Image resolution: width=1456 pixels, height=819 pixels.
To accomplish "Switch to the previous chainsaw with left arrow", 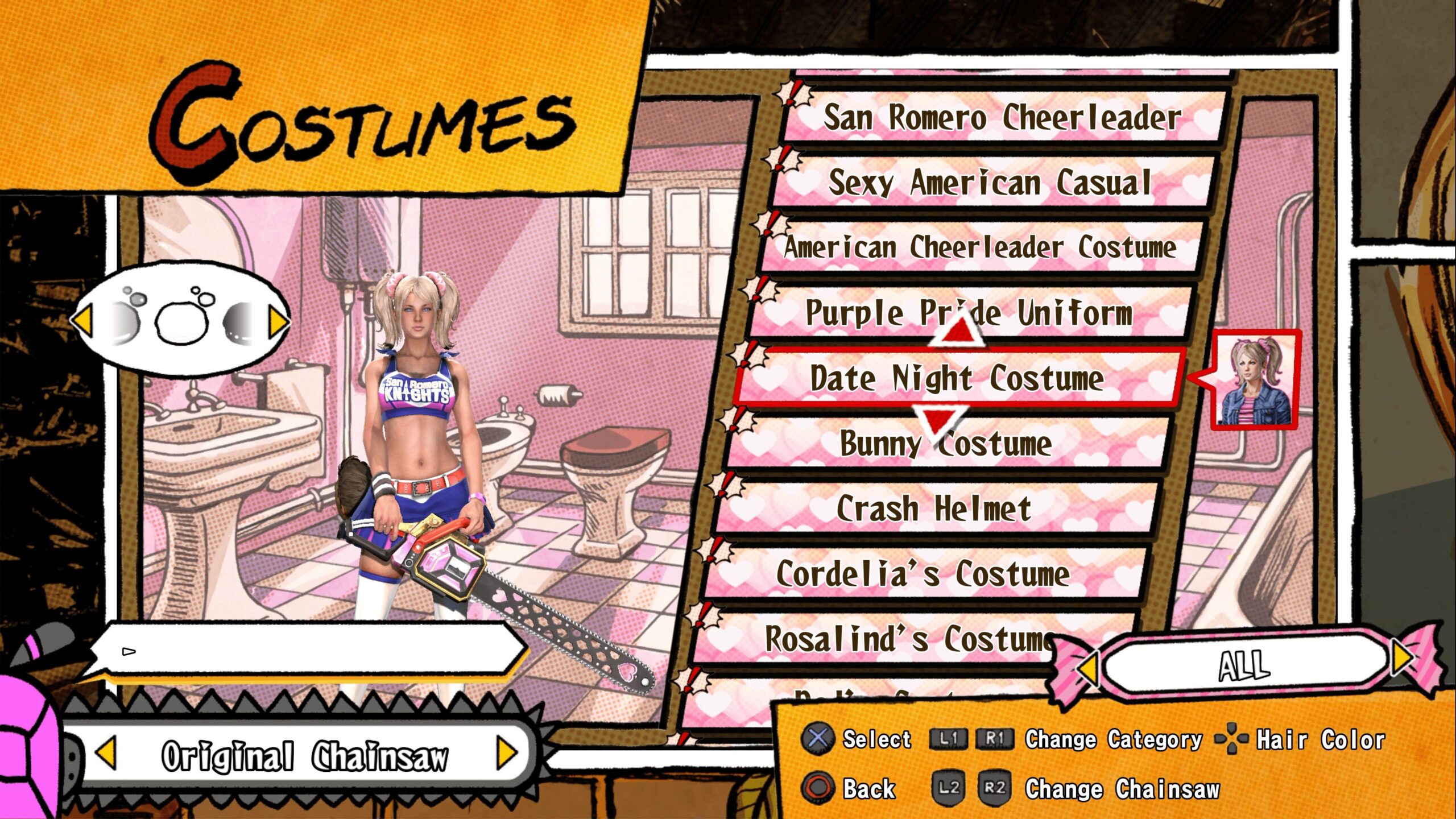I will pyautogui.click(x=106, y=752).
